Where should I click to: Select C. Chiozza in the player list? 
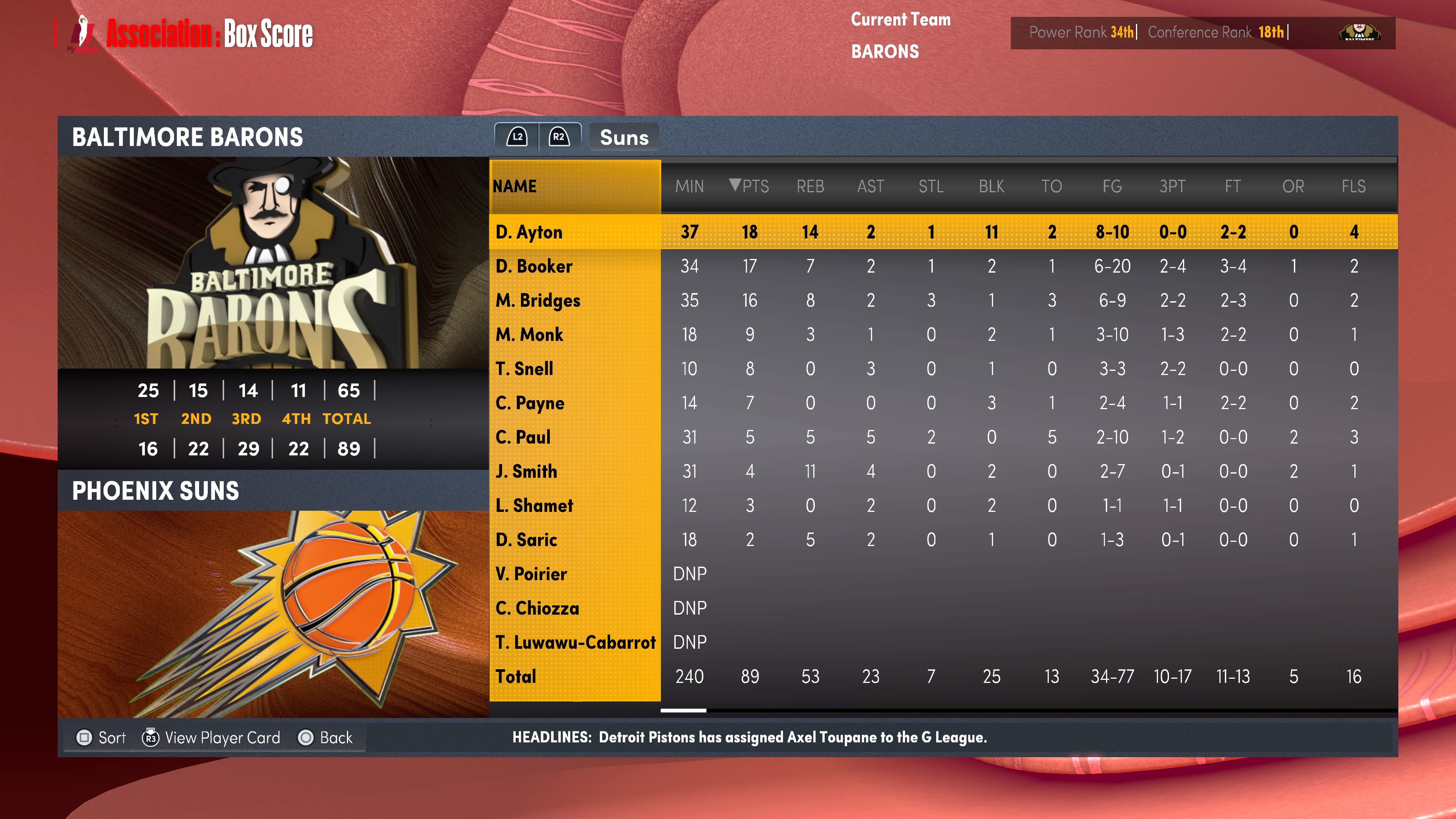537,608
